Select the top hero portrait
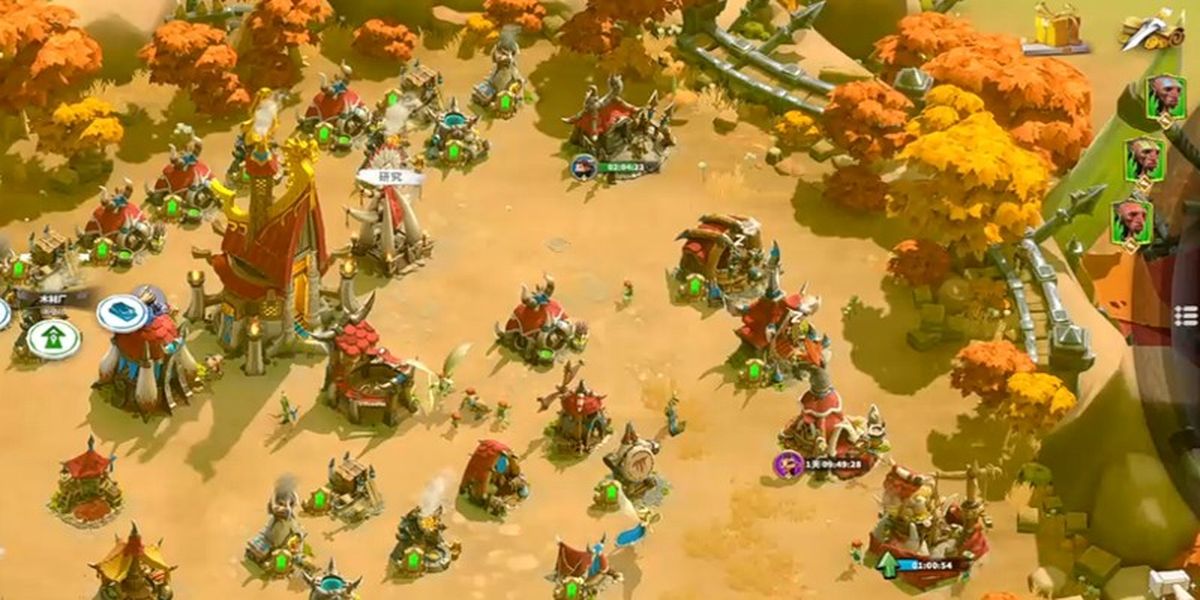Image resolution: width=1200 pixels, height=600 pixels. tap(1165, 98)
